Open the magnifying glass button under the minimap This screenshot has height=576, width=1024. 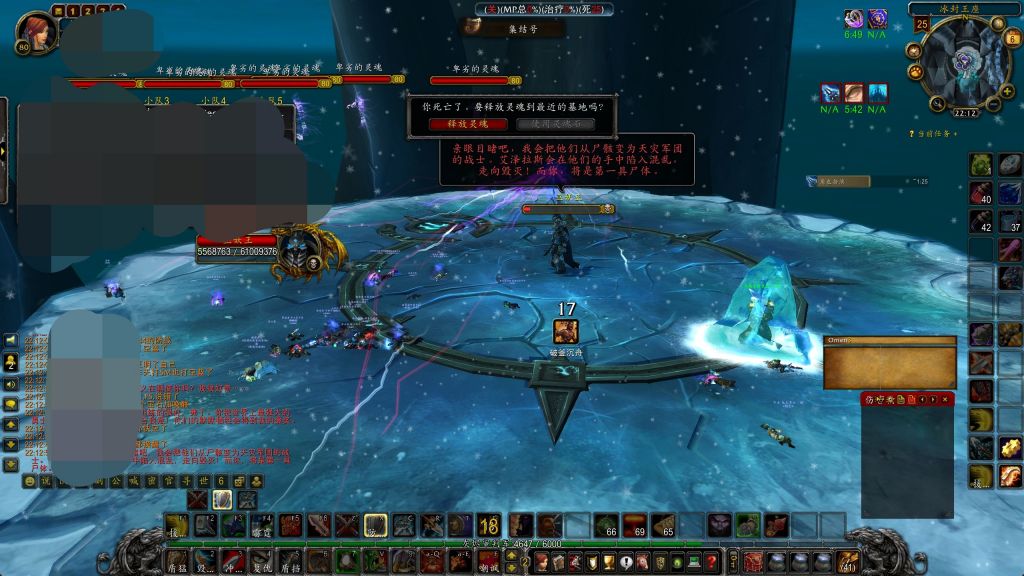tap(938, 101)
